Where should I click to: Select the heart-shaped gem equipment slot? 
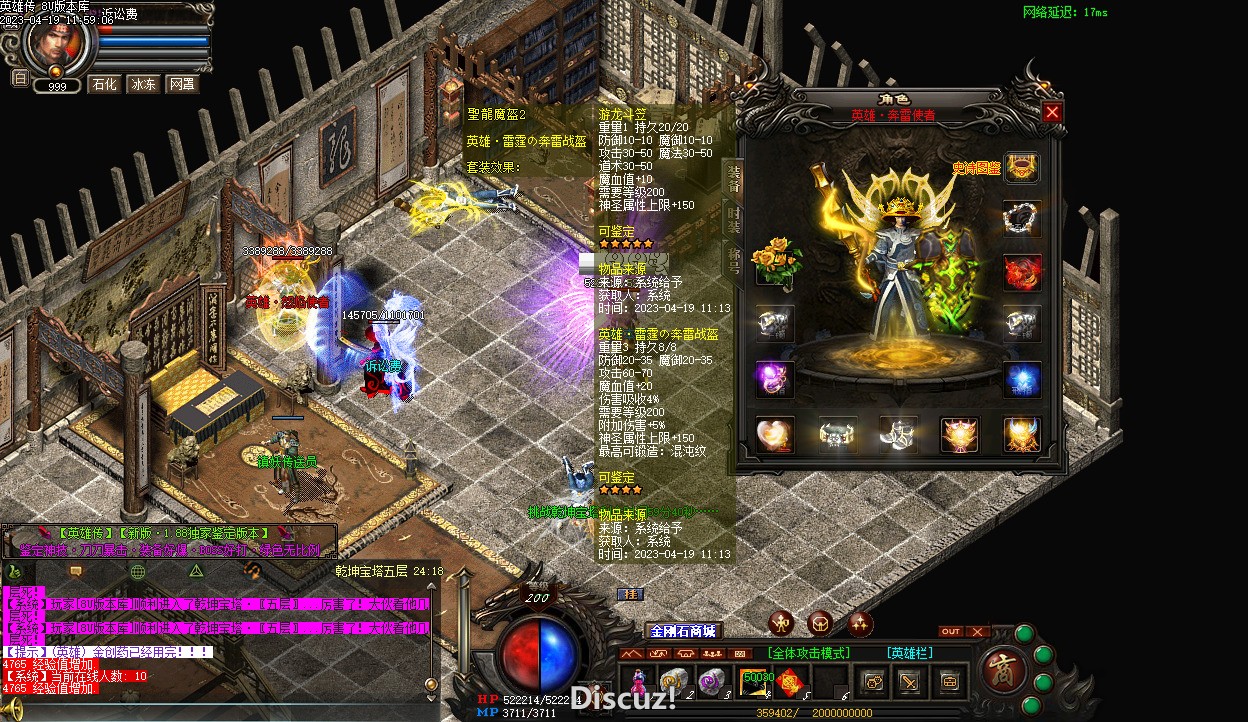point(775,434)
